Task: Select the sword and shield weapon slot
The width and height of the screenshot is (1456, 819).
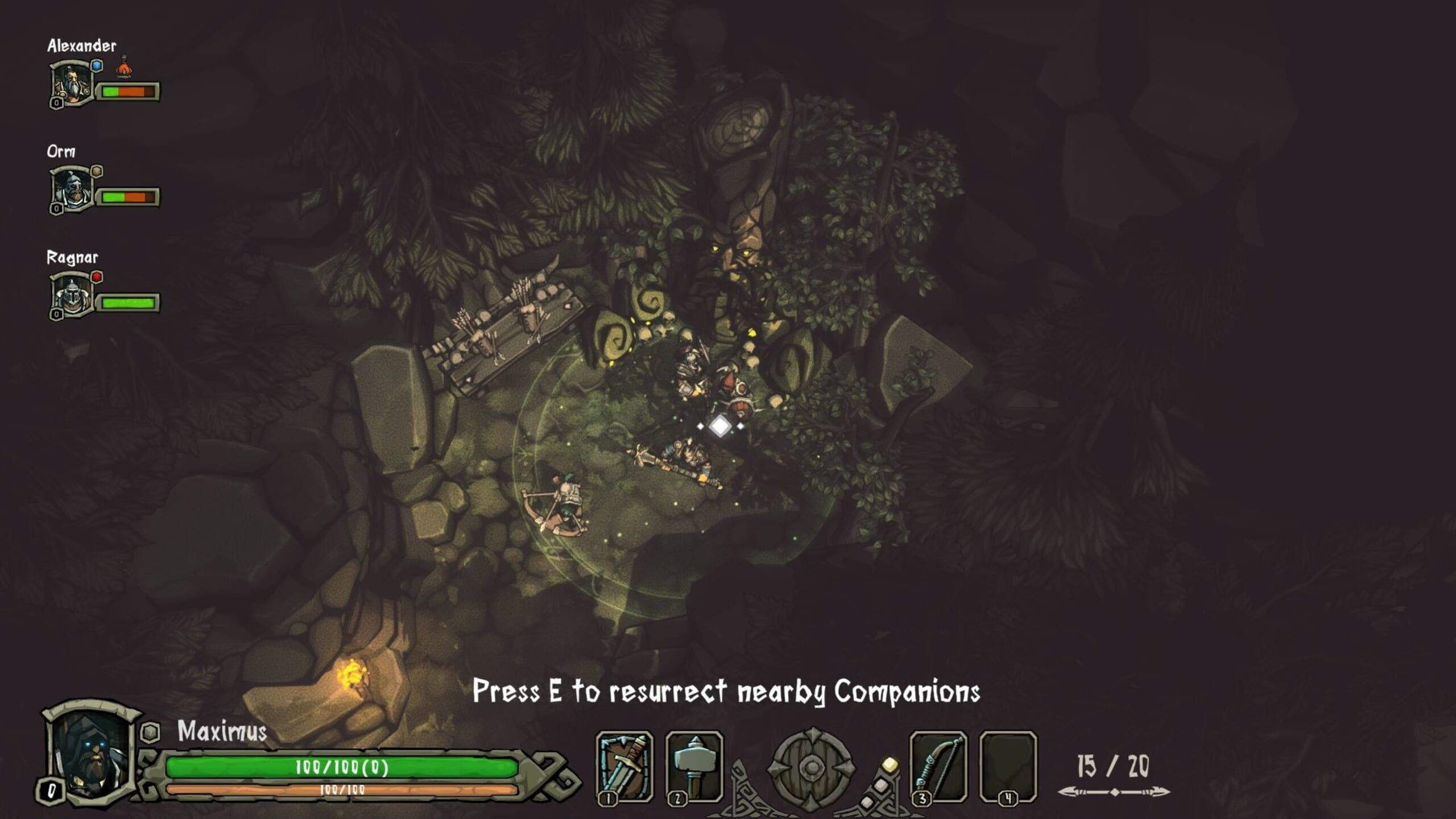Action: [624, 766]
